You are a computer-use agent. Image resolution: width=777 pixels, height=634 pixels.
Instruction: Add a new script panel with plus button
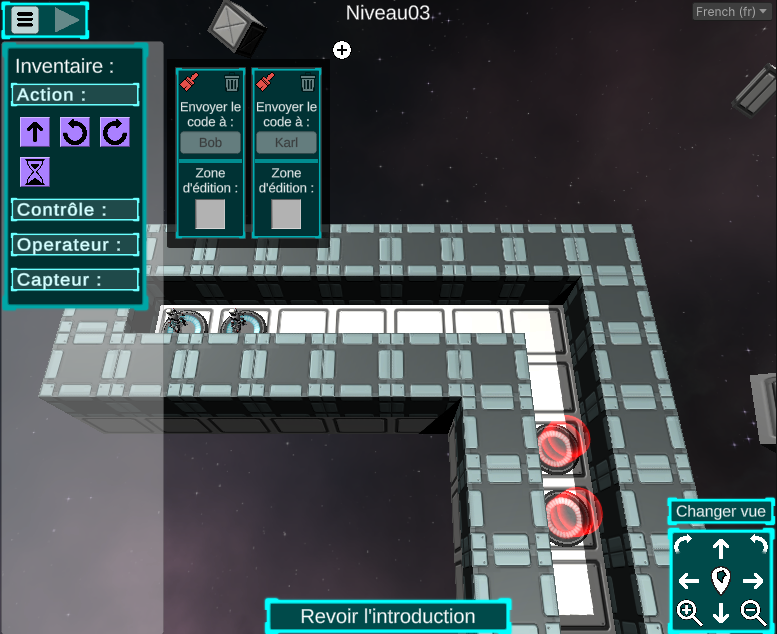tap(342, 50)
